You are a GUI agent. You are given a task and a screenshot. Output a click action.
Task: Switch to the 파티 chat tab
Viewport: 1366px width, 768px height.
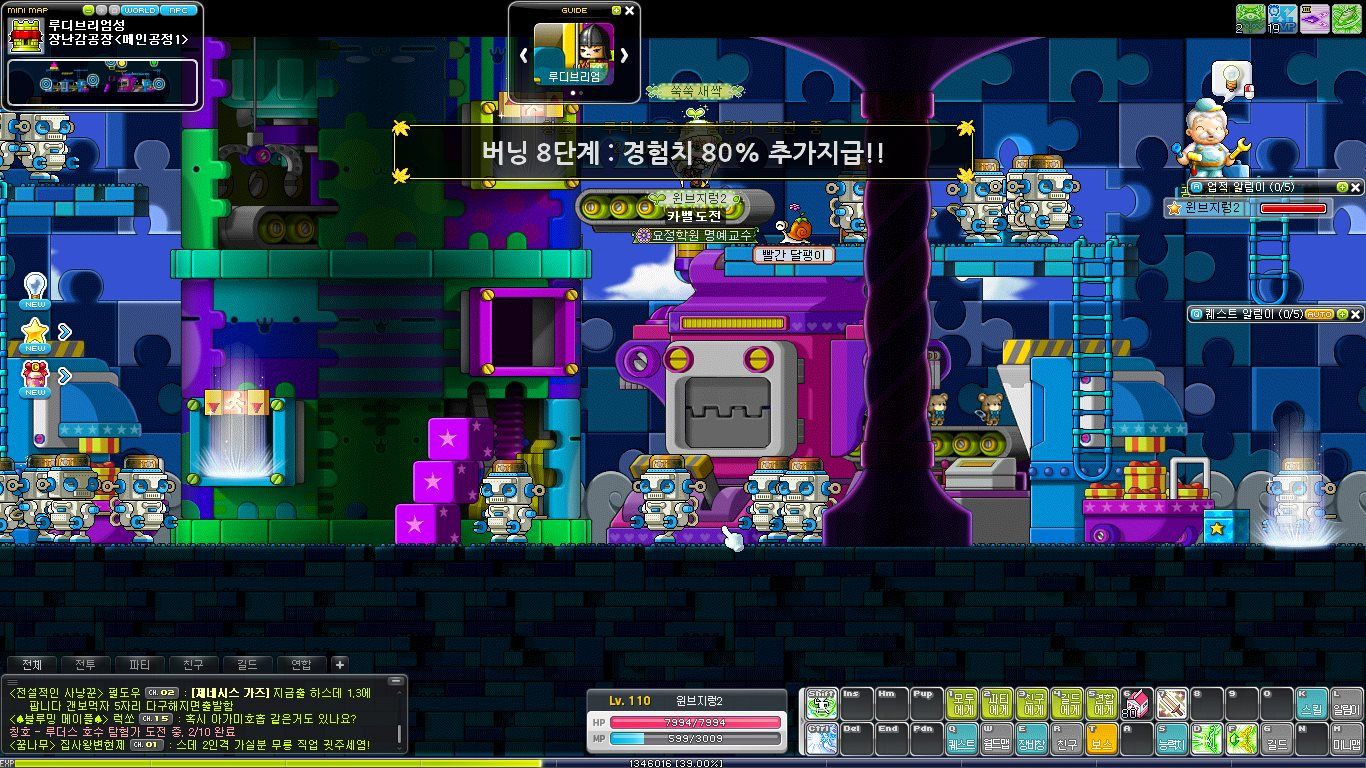tap(140, 664)
